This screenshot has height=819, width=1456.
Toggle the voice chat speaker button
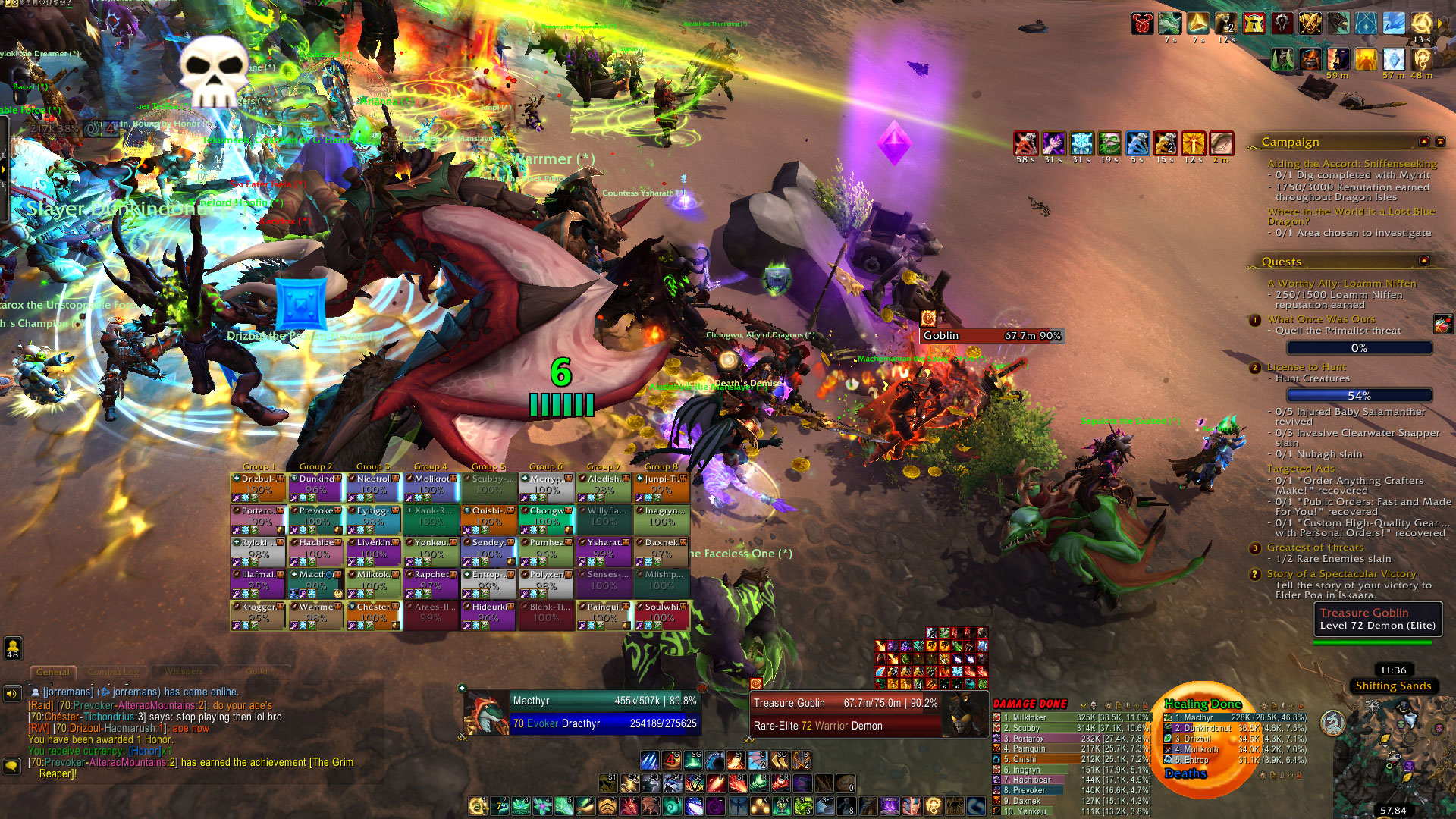pyautogui.click(x=12, y=693)
